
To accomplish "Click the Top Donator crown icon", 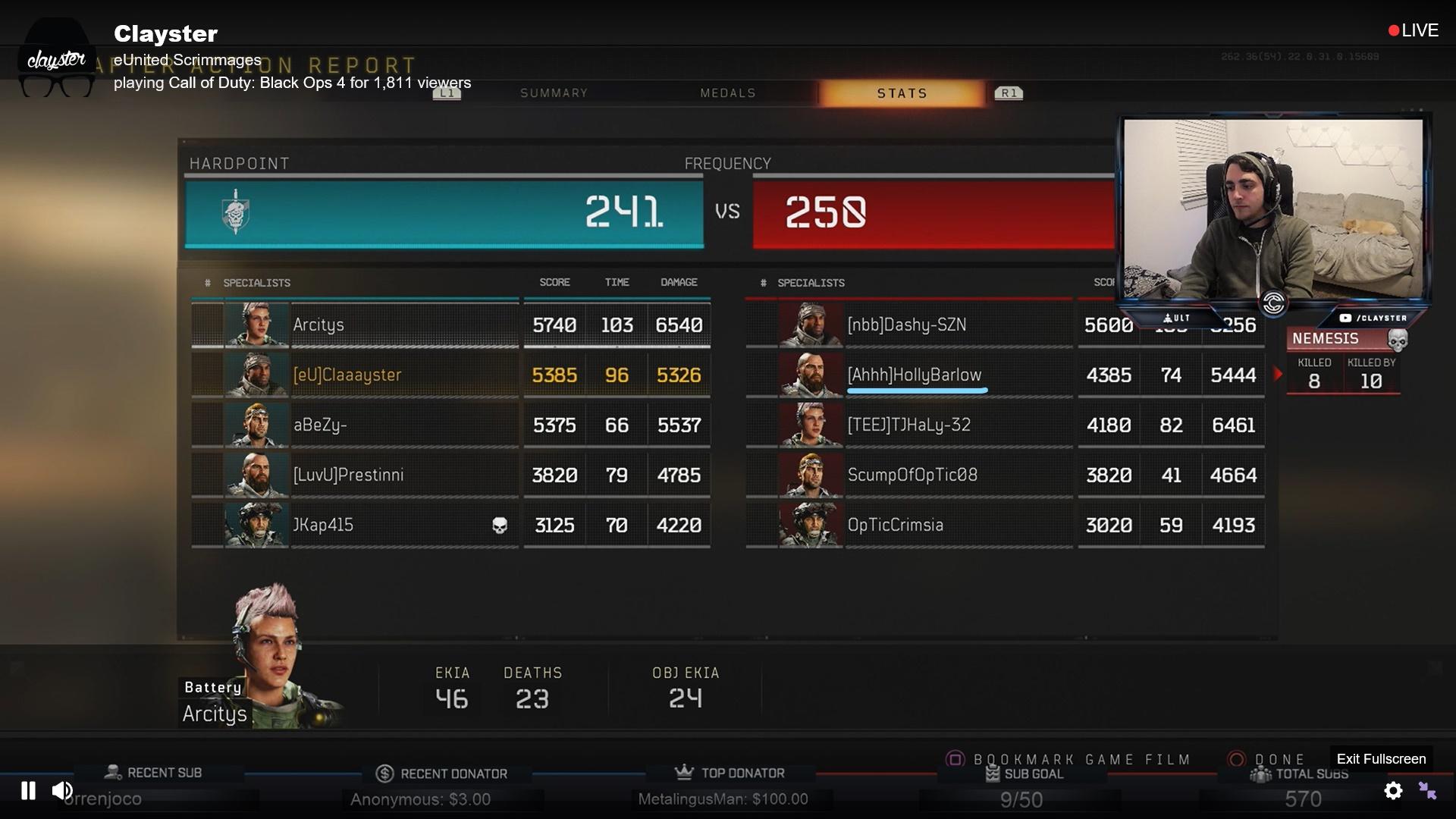I will 682,772.
